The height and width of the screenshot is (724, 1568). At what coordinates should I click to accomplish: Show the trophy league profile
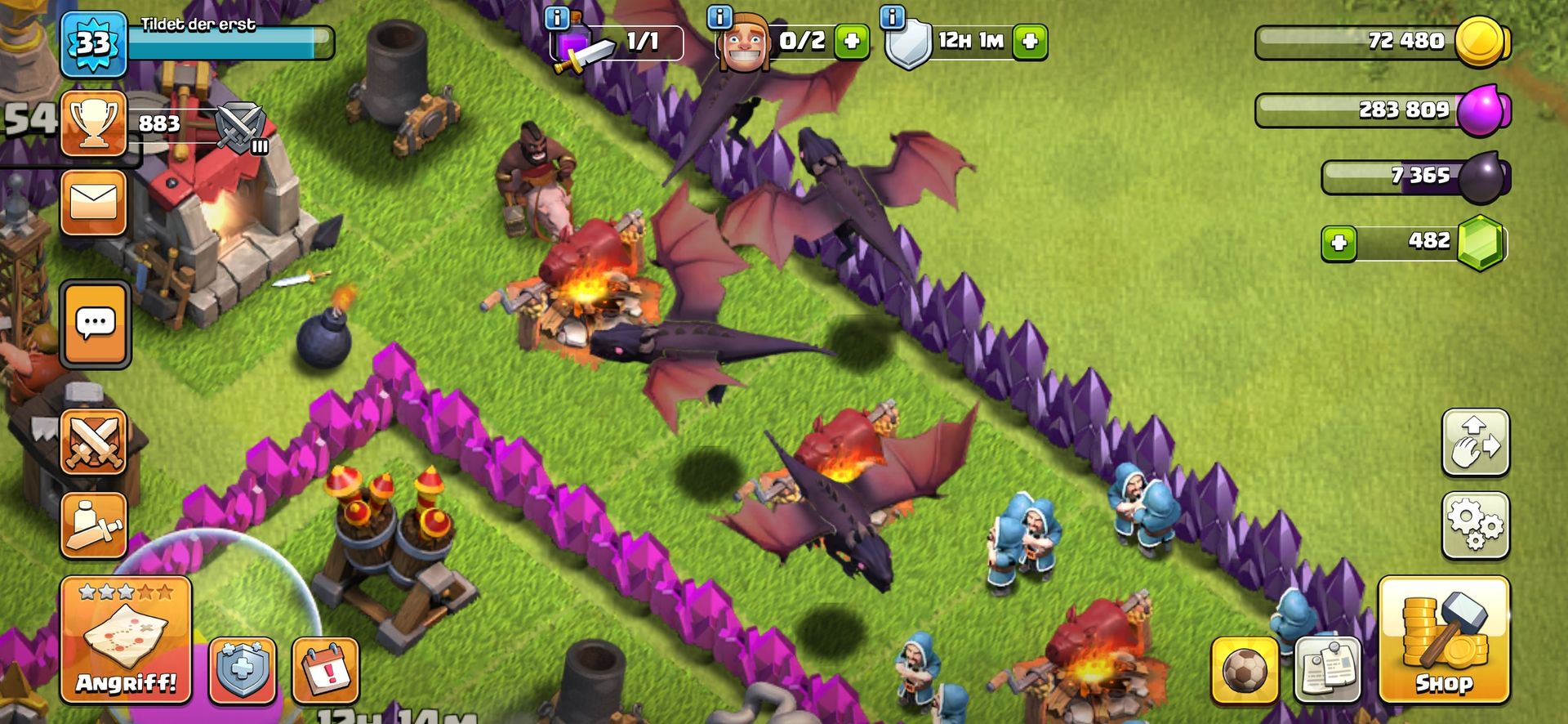(x=94, y=123)
